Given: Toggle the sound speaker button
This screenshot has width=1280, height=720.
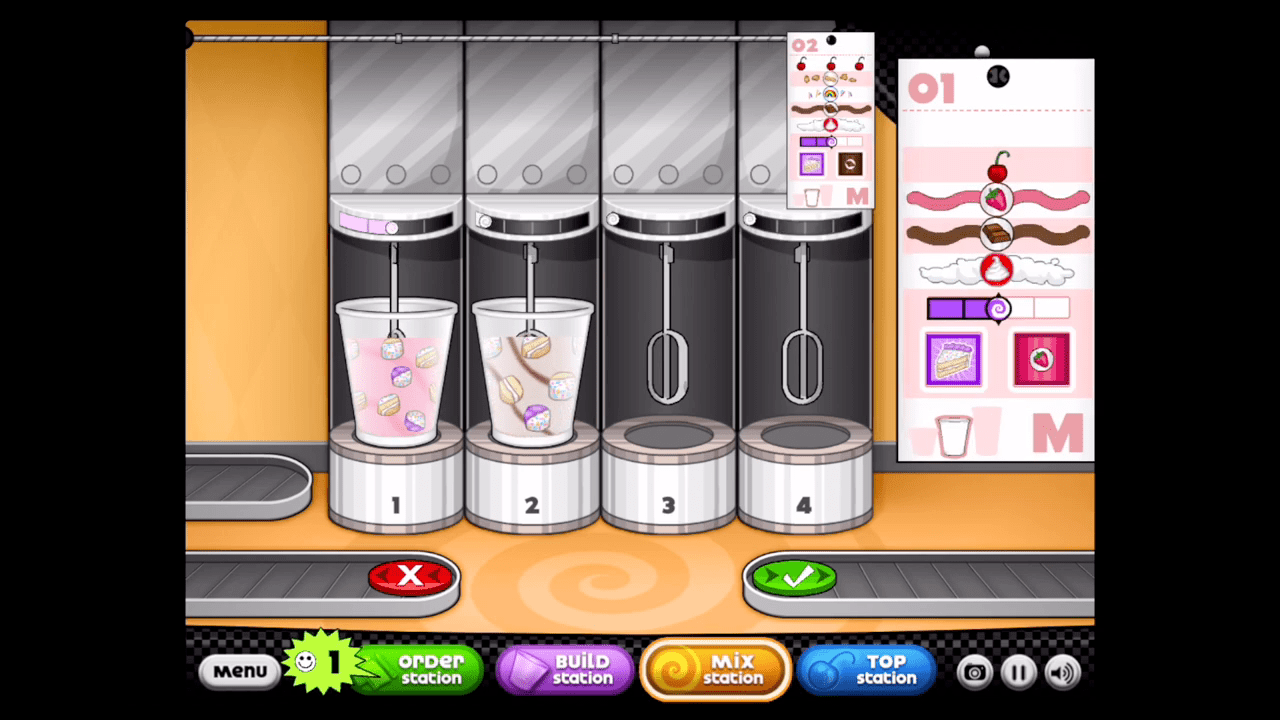Looking at the screenshot, I should 1063,672.
